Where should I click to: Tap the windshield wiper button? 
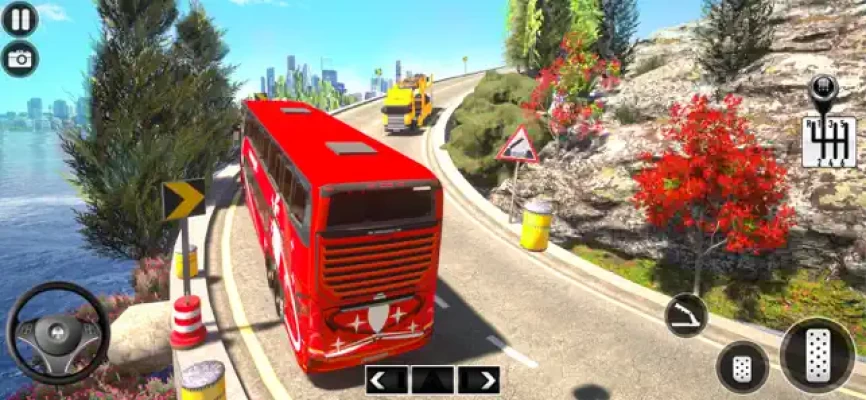click(686, 315)
